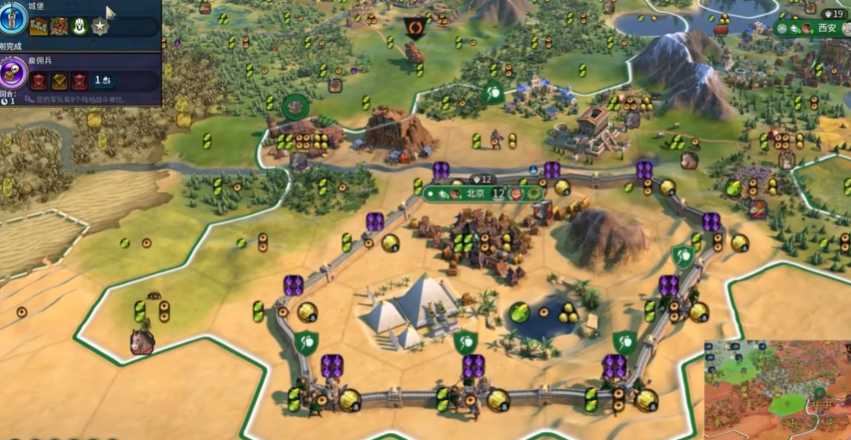The width and height of the screenshot is (851, 440).
Task: Click the green-ringed unlock icon in research panel
Action: (78, 27)
